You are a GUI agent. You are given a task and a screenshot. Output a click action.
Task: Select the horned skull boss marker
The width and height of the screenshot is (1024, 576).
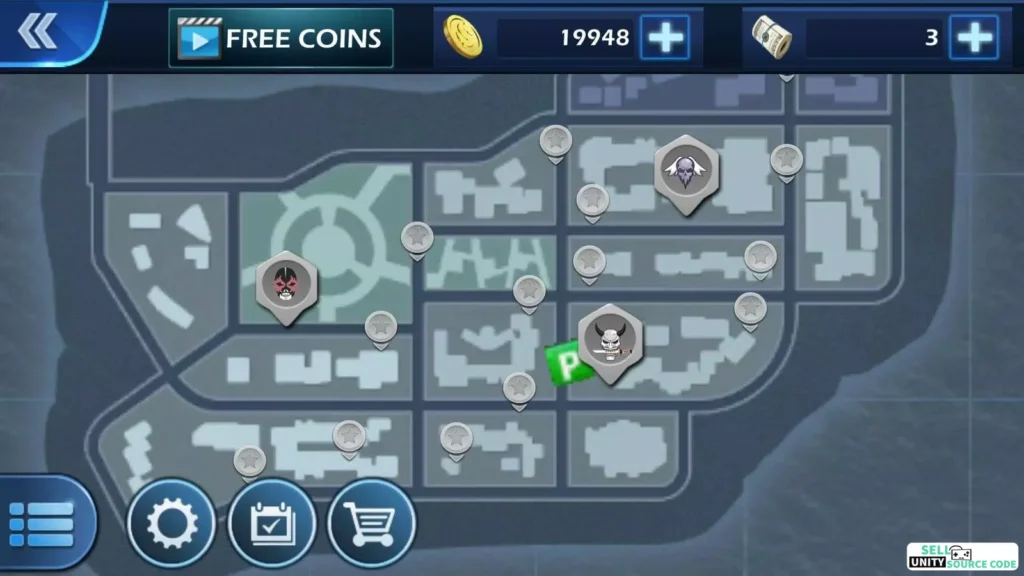tap(609, 340)
